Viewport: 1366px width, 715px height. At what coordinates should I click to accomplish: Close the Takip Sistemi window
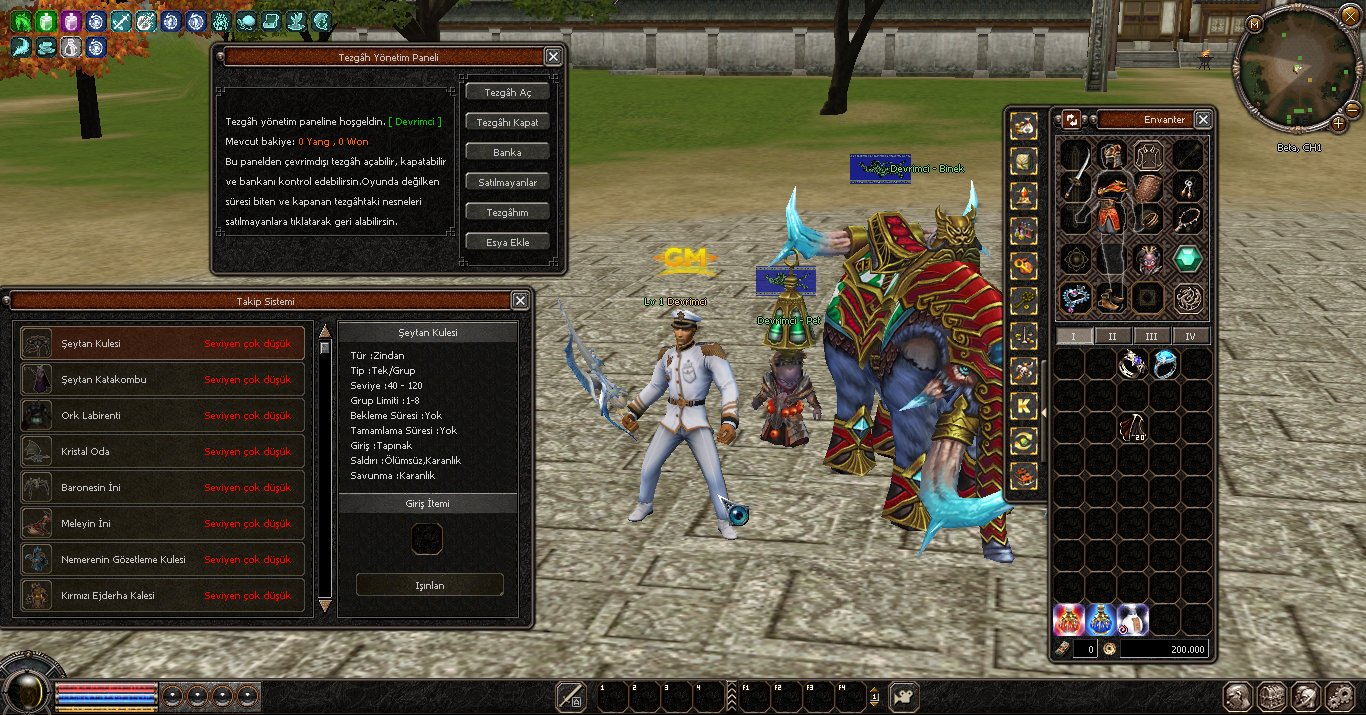coord(520,300)
